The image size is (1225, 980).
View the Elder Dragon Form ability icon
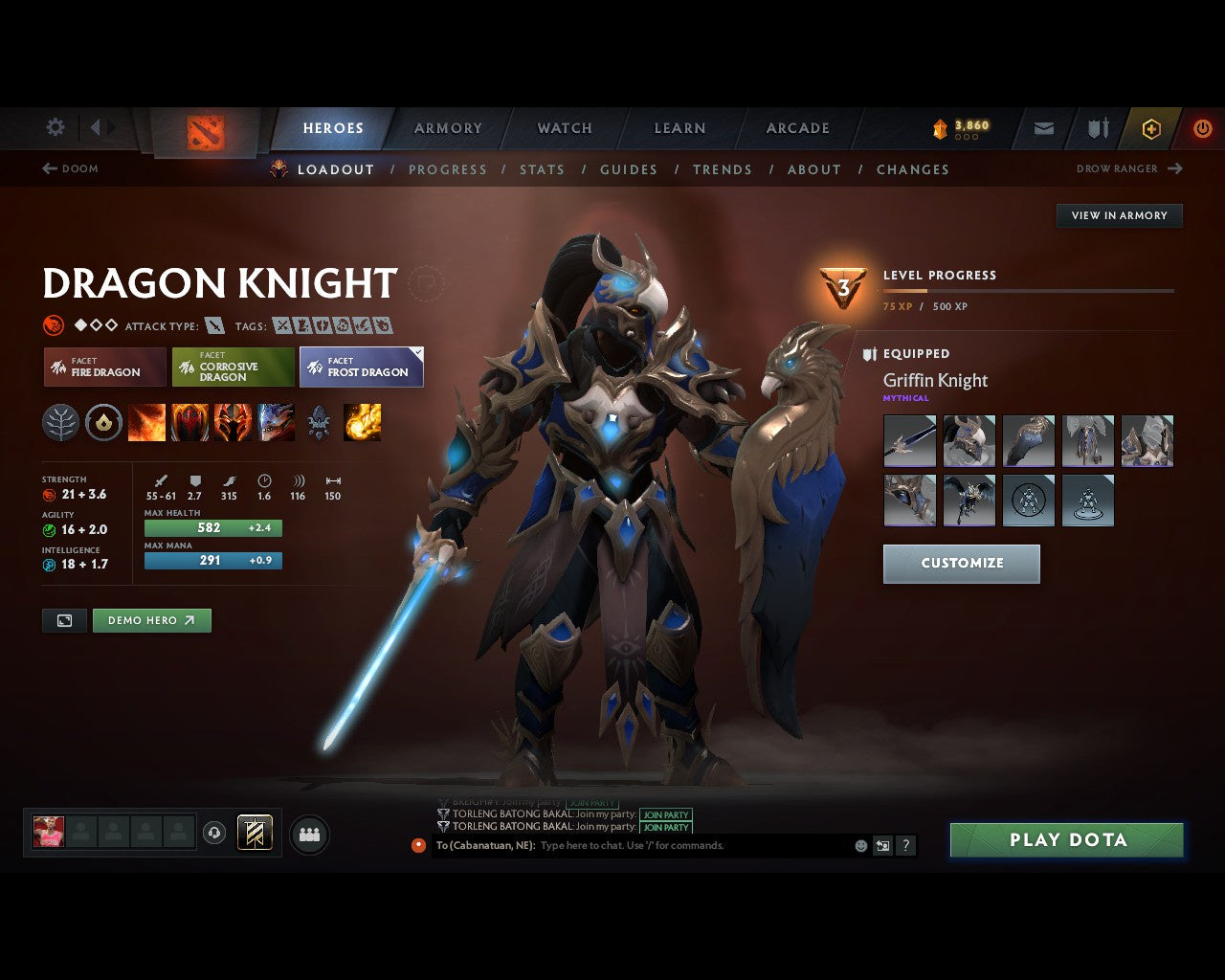(278, 422)
